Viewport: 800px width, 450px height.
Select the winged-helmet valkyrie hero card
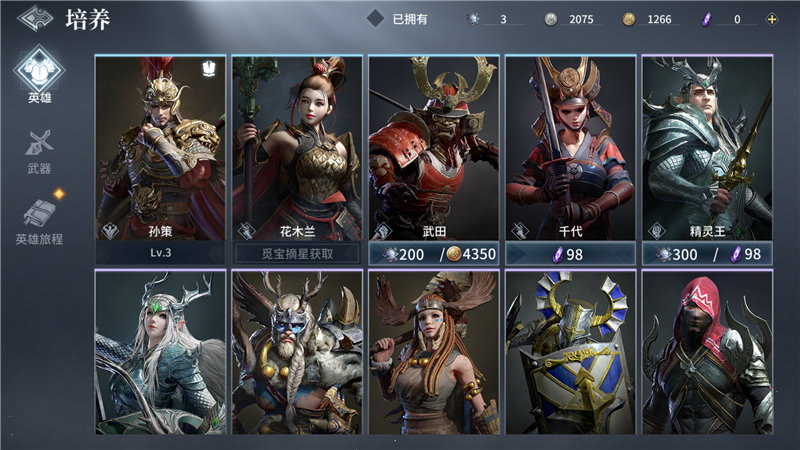[x=433, y=352]
